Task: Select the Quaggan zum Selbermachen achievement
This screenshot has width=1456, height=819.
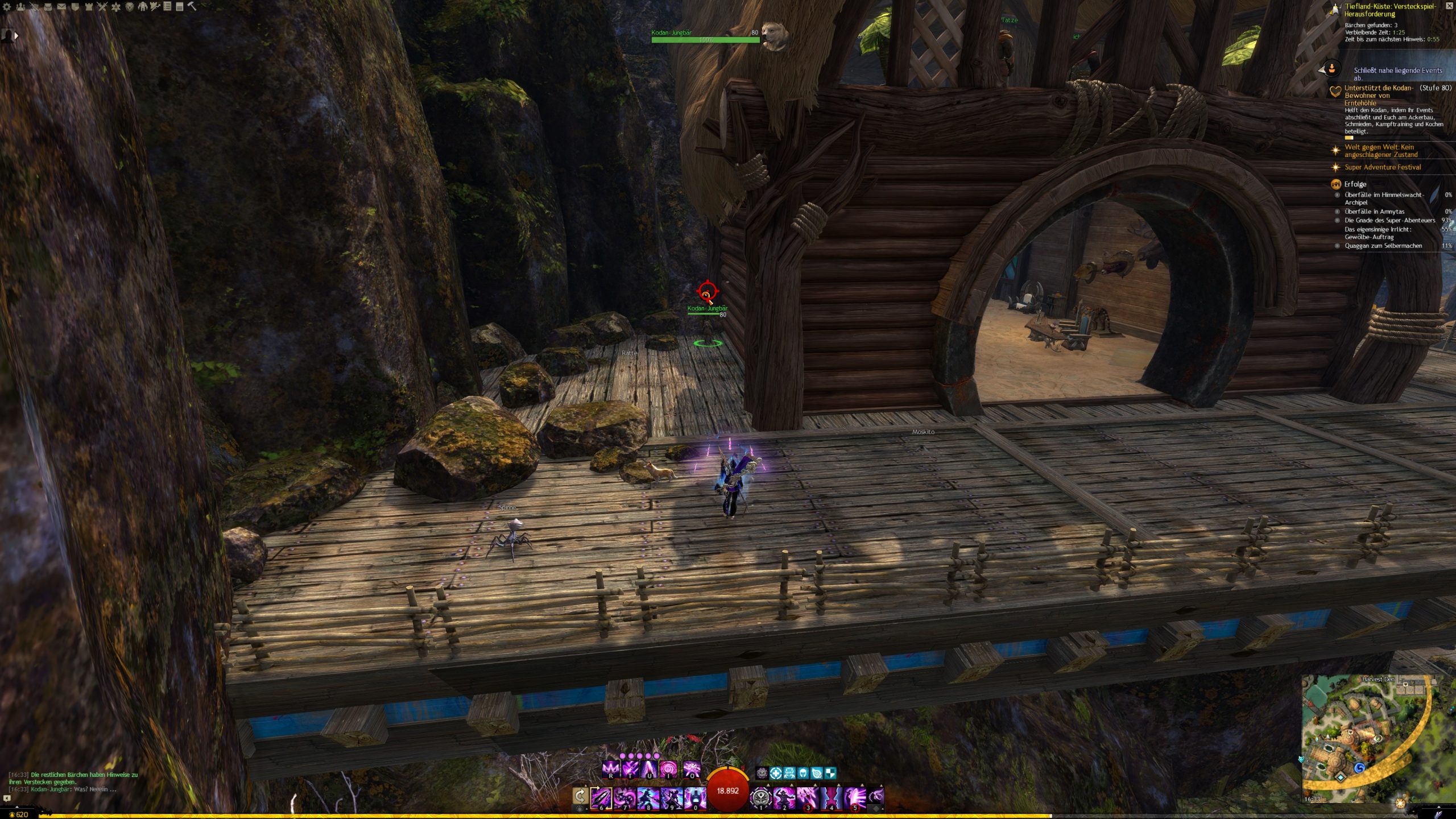Action: [1383, 246]
